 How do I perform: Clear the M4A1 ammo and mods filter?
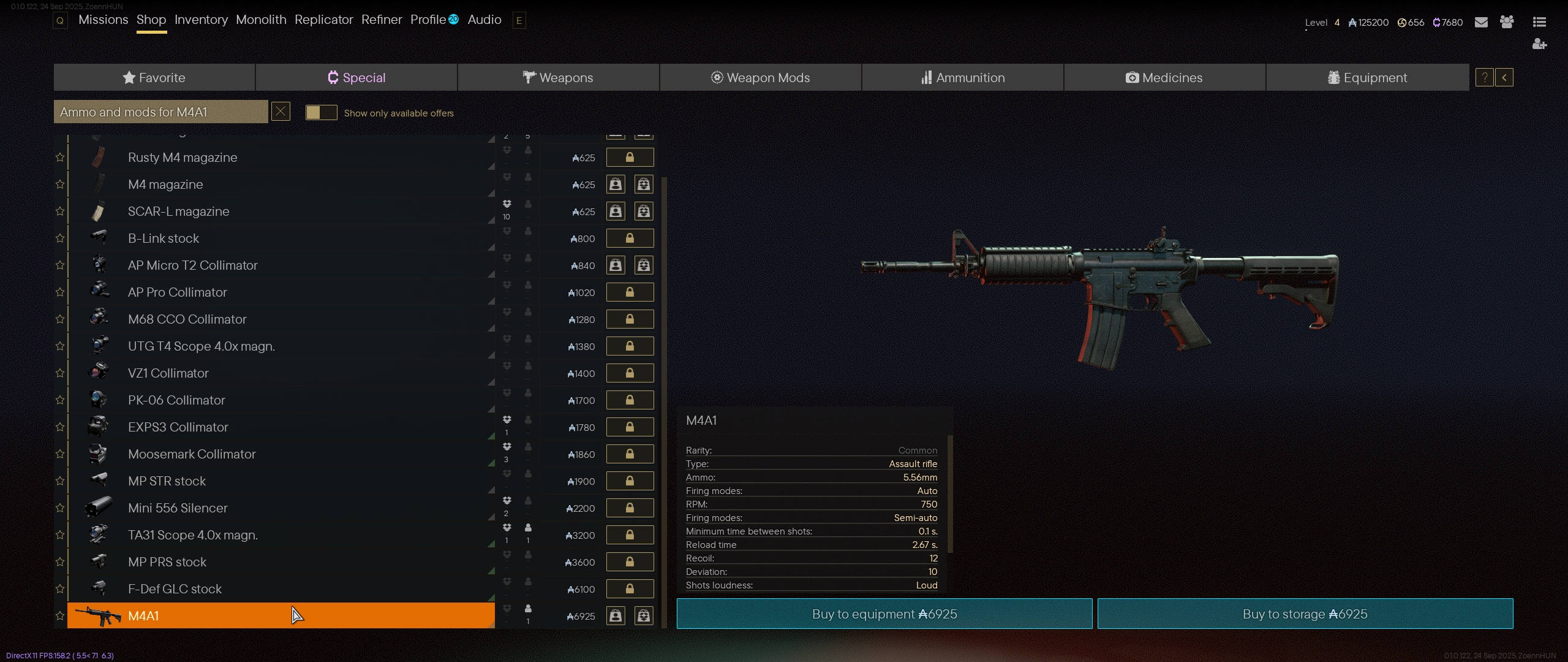(281, 112)
